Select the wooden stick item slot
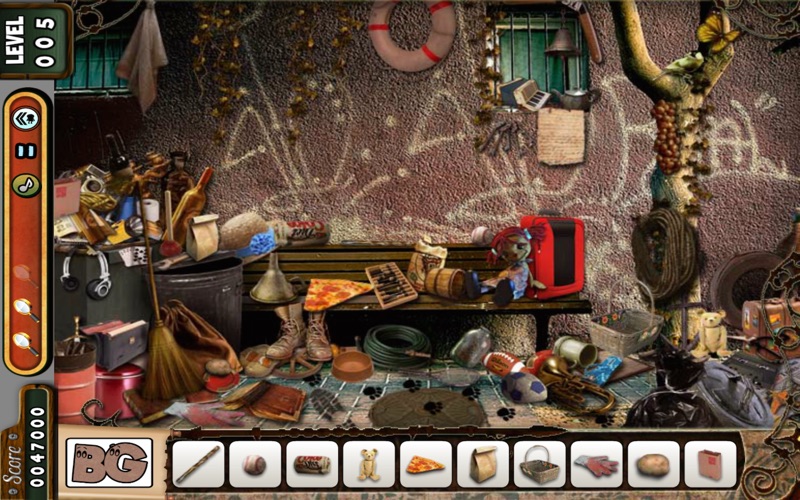 (x=198, y=464)
